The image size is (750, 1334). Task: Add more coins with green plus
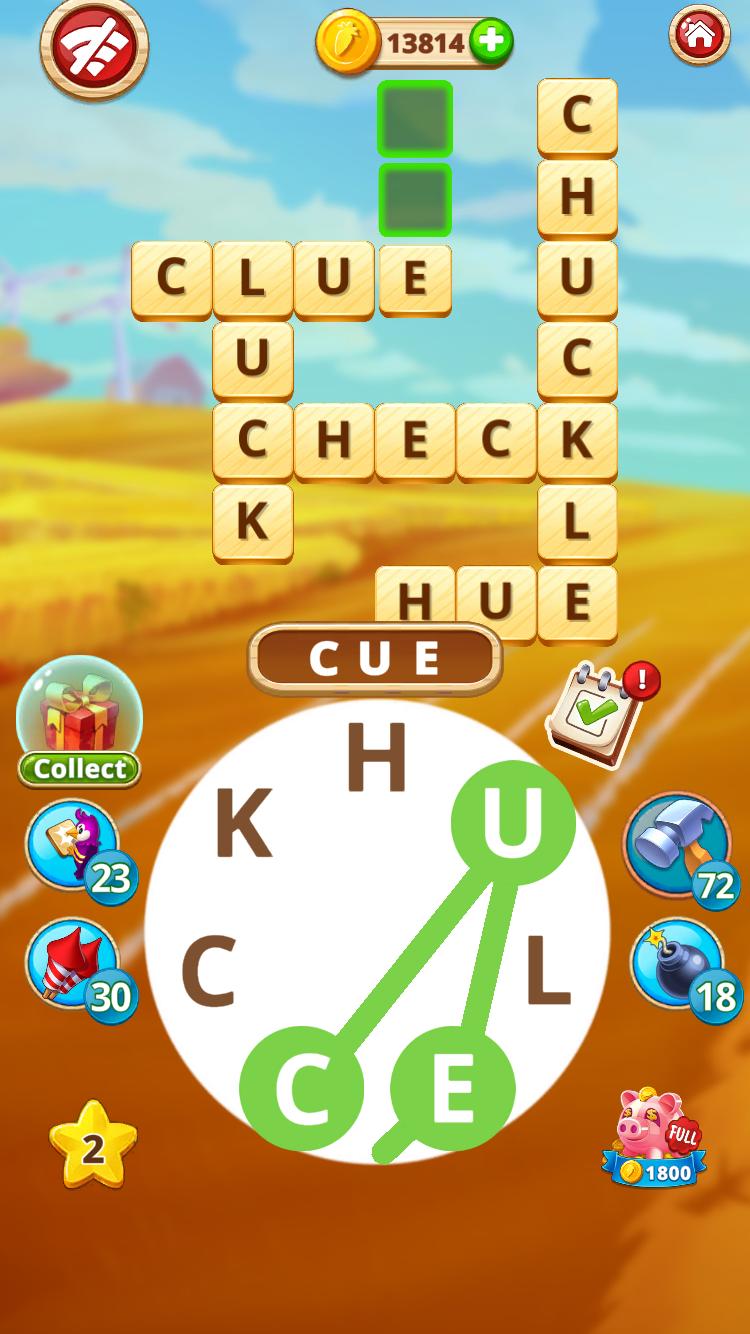click(x=490, y=42)
